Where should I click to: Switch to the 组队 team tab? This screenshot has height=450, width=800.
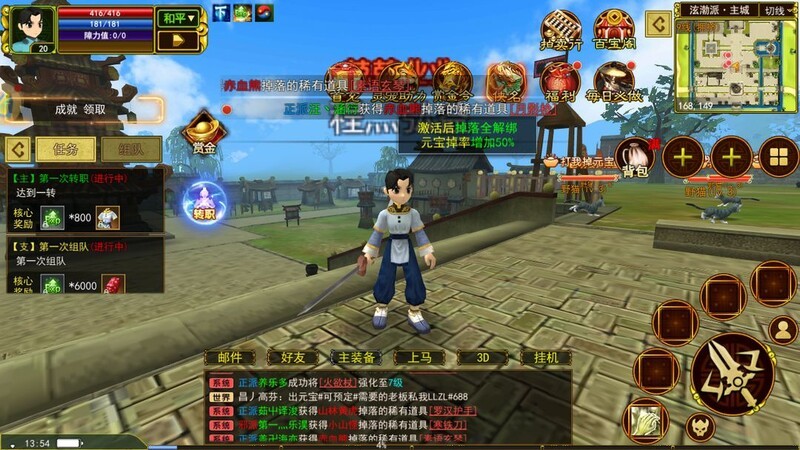pyautogui.click(x=132, y=148)
